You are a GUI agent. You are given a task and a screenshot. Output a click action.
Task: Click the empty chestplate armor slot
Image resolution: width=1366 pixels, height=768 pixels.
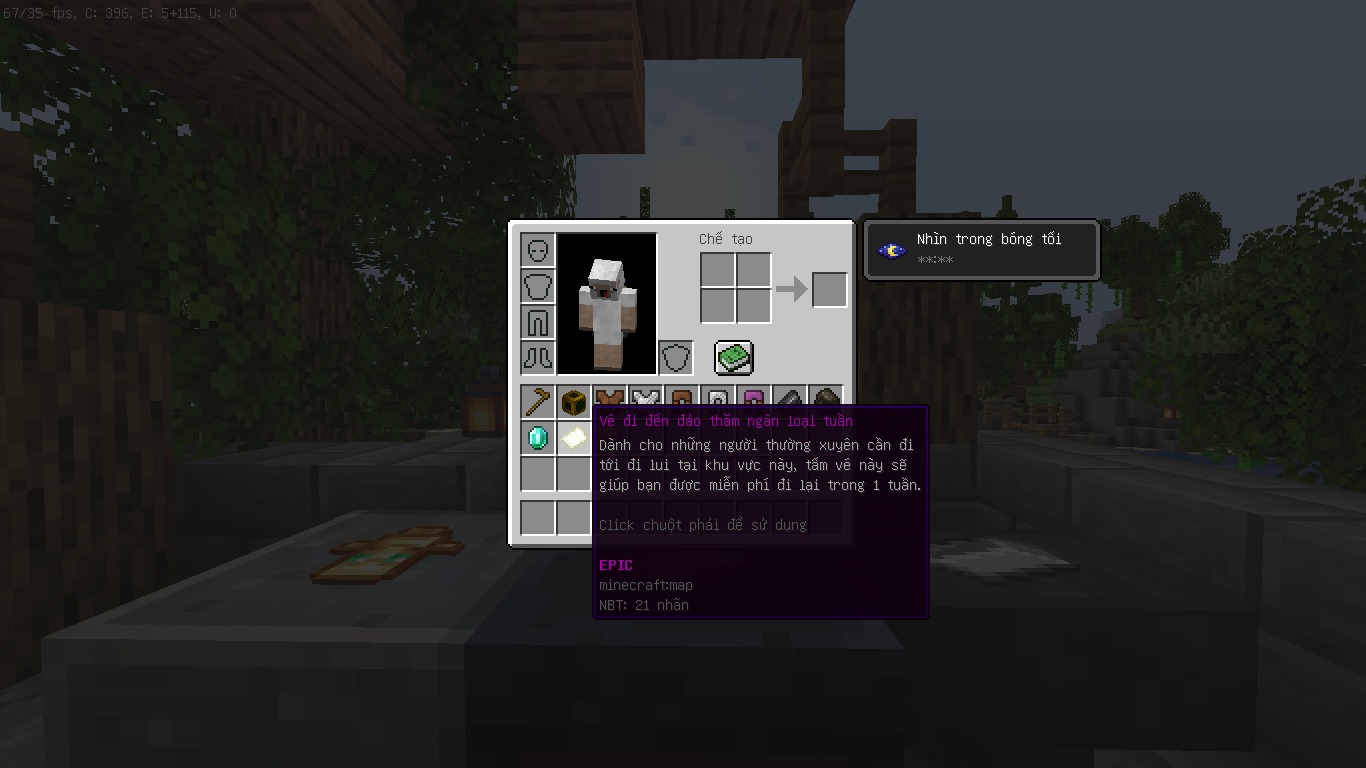pos(538,286)
